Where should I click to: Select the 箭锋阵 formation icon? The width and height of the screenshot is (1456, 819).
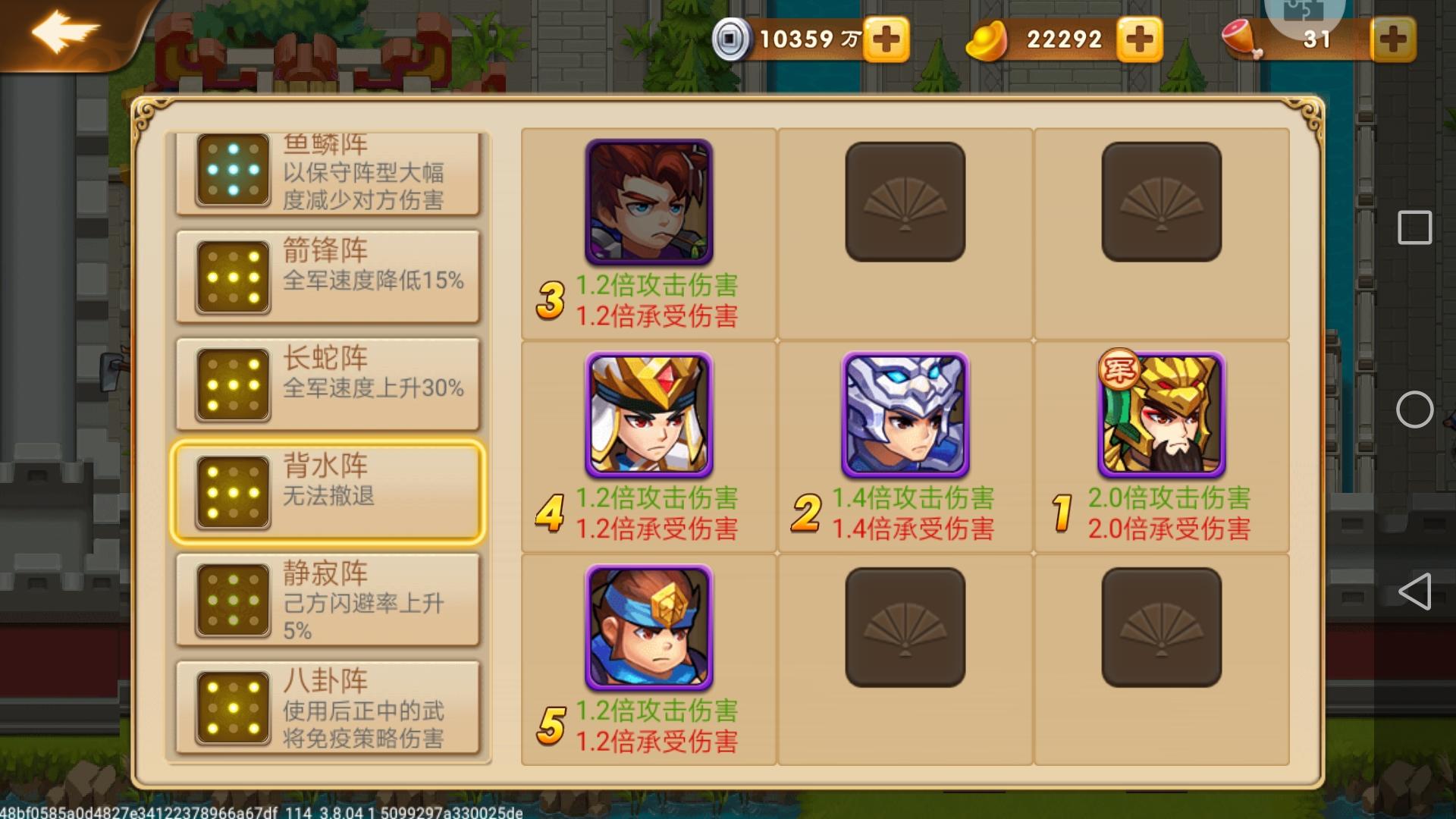[233, 279]
